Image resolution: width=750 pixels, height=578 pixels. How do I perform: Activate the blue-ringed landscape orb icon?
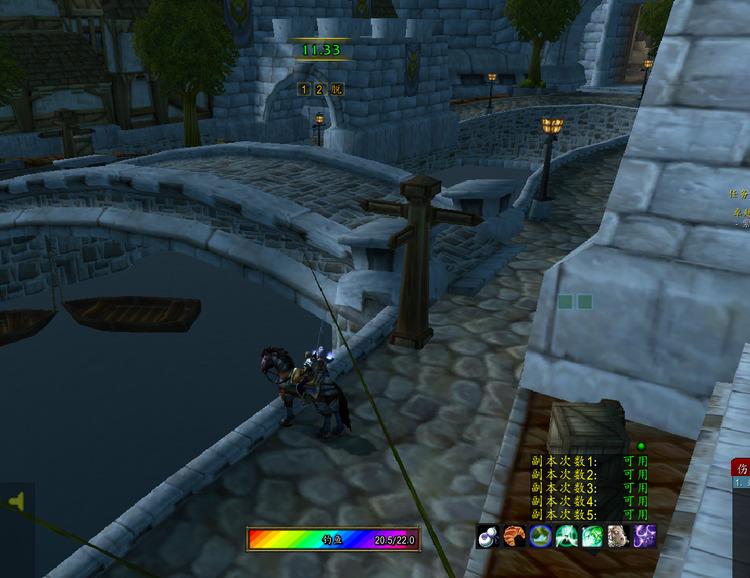[x=541, y=536]
